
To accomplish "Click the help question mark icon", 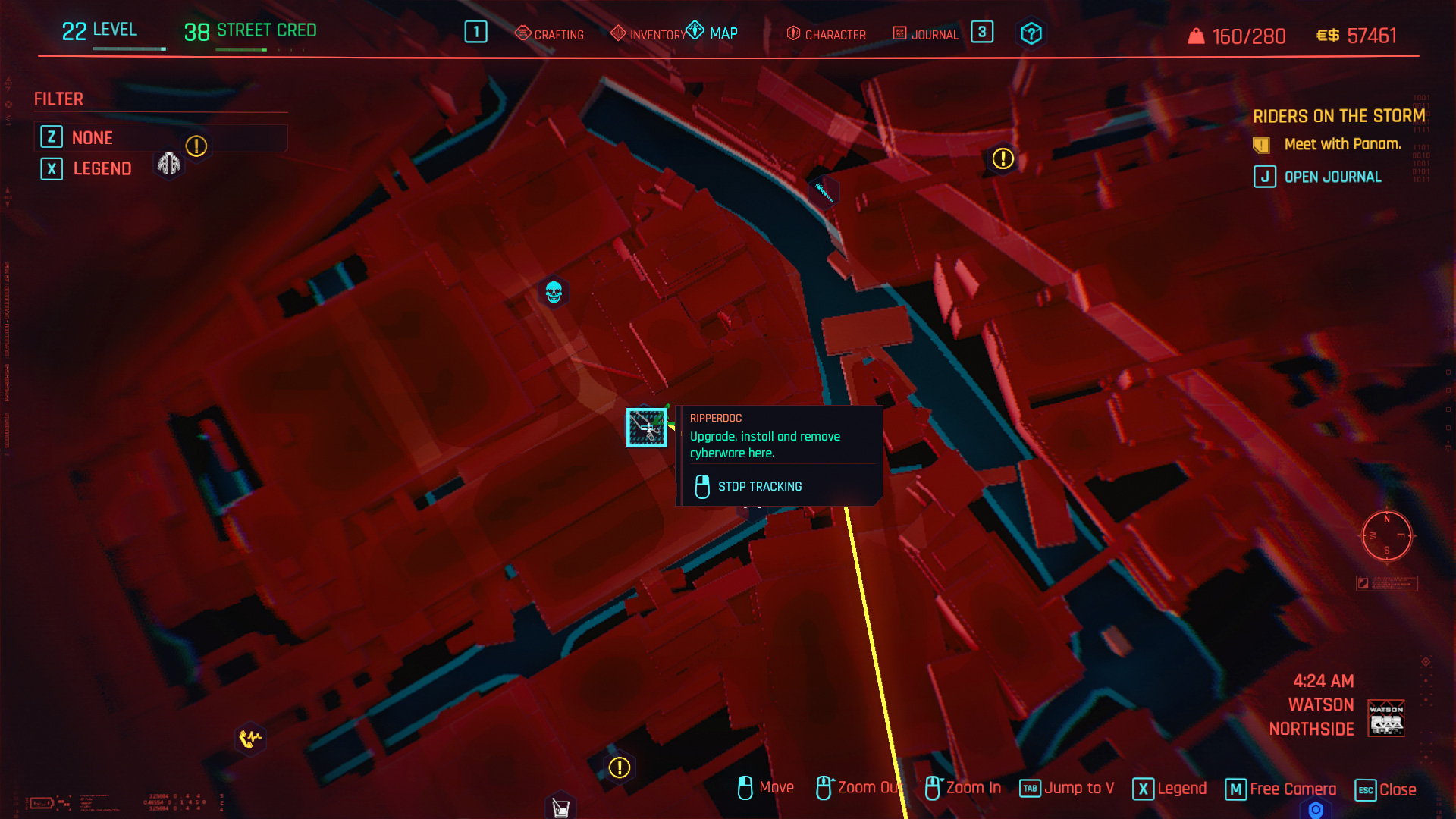I will [1031, 33].
